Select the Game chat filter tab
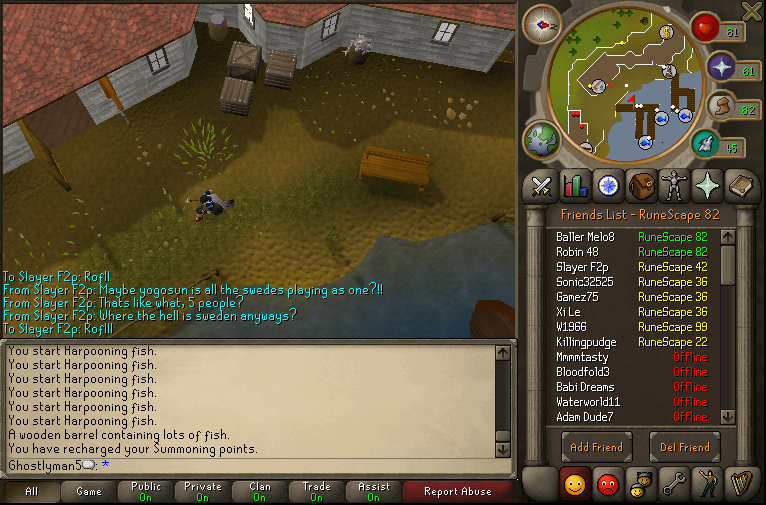The height and width of the screenshot is (505, 766). click(x=89, y=491)
